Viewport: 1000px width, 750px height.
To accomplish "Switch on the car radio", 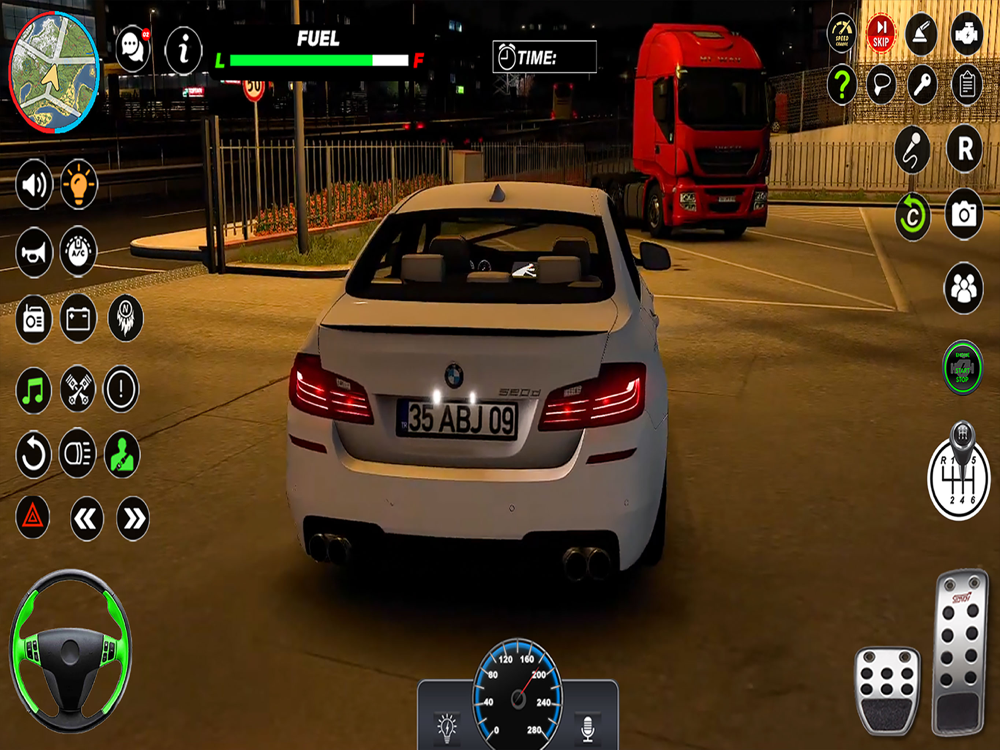I will click(x=34, y=319).
